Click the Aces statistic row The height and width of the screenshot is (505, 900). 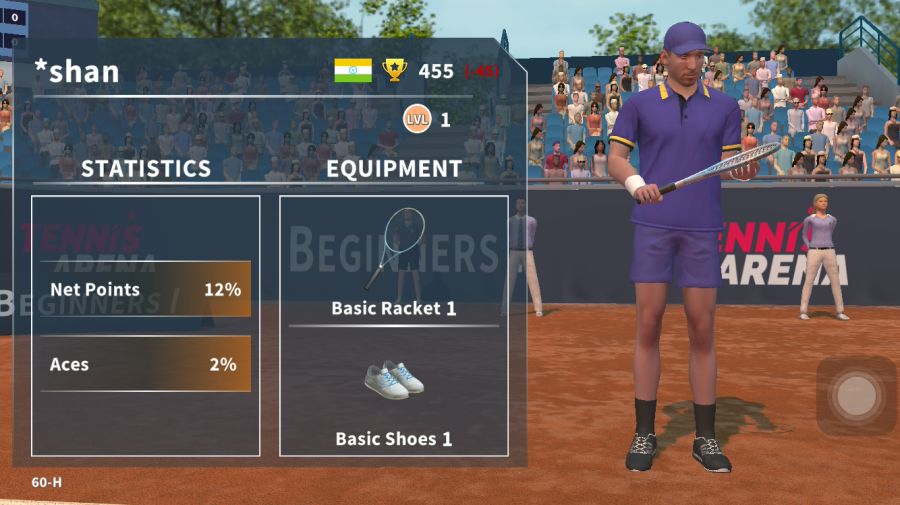click(x=146, y=364)
